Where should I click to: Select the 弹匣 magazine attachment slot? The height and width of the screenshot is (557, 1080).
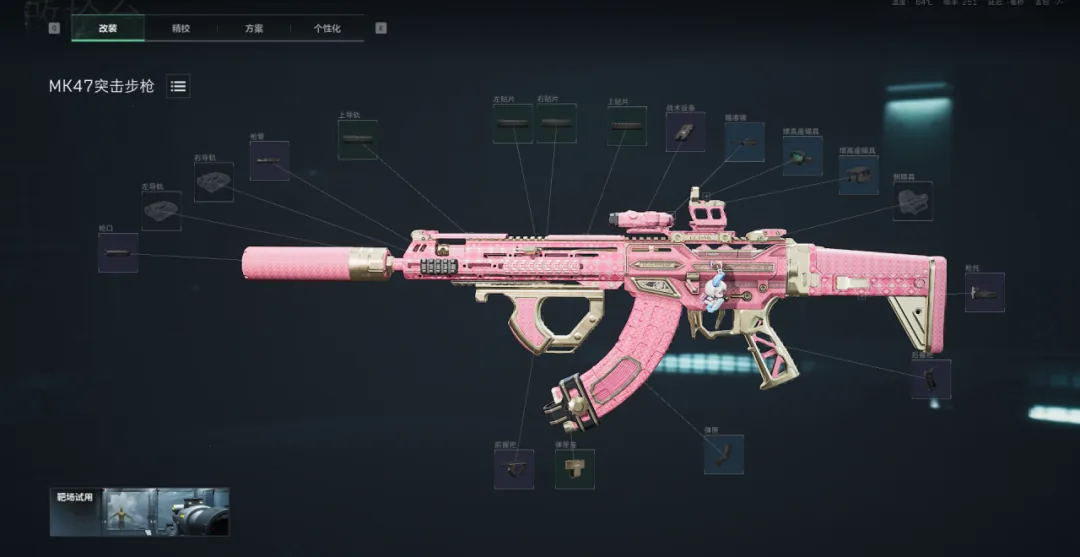click(723, 454)
